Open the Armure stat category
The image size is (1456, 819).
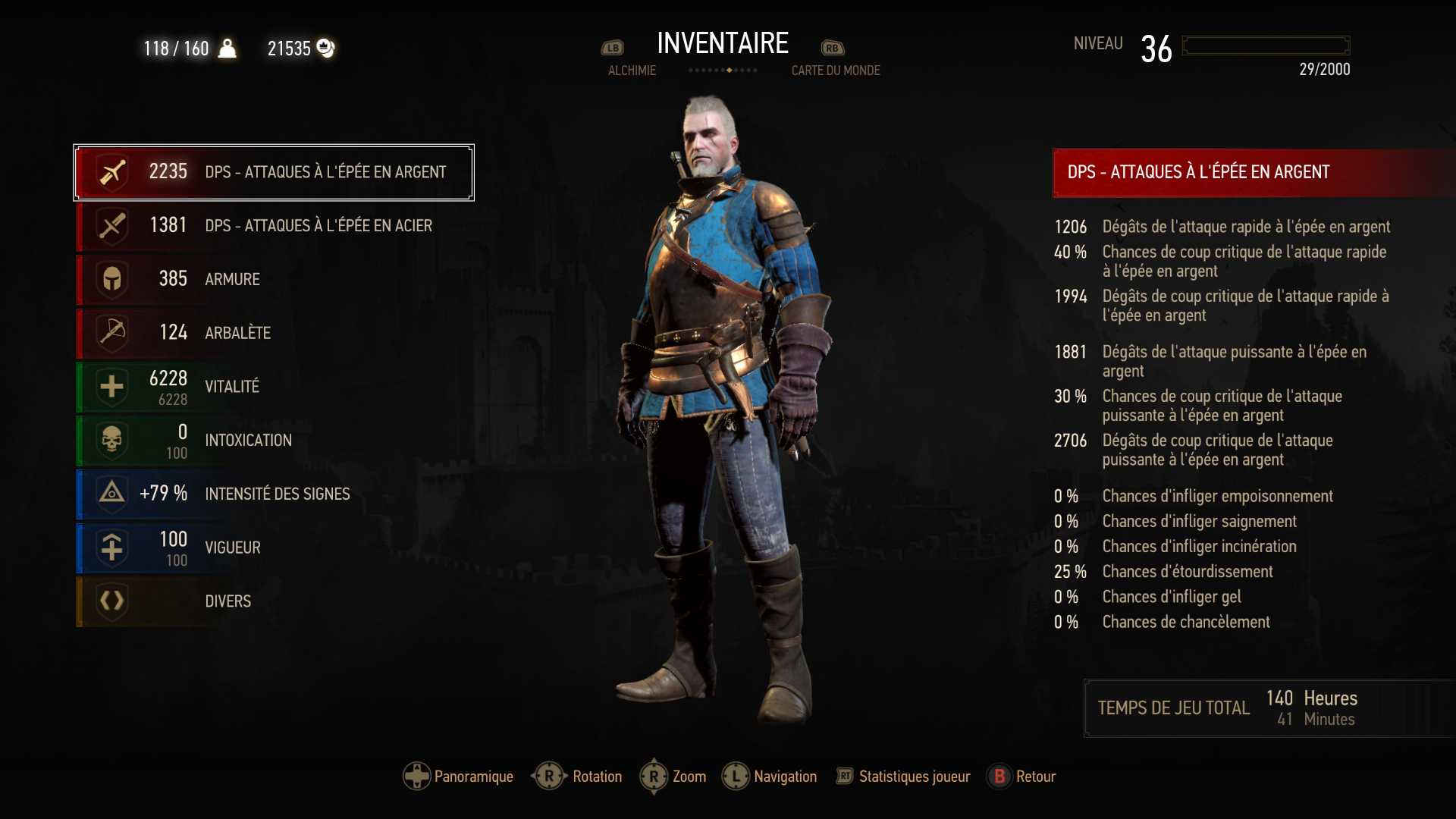[274, 279]
